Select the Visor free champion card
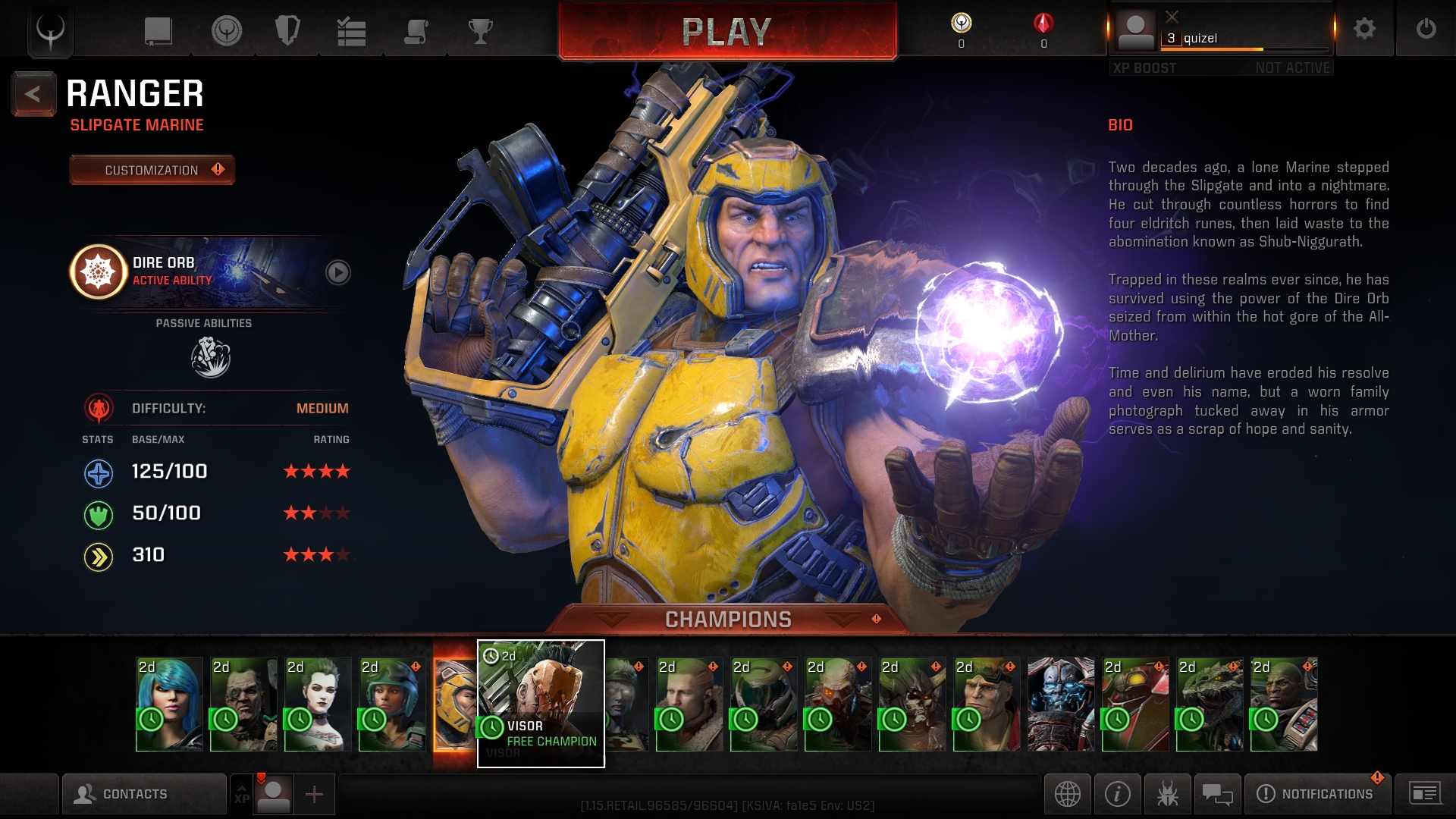Screen dimensions: 1456x819 click(540, 703)
